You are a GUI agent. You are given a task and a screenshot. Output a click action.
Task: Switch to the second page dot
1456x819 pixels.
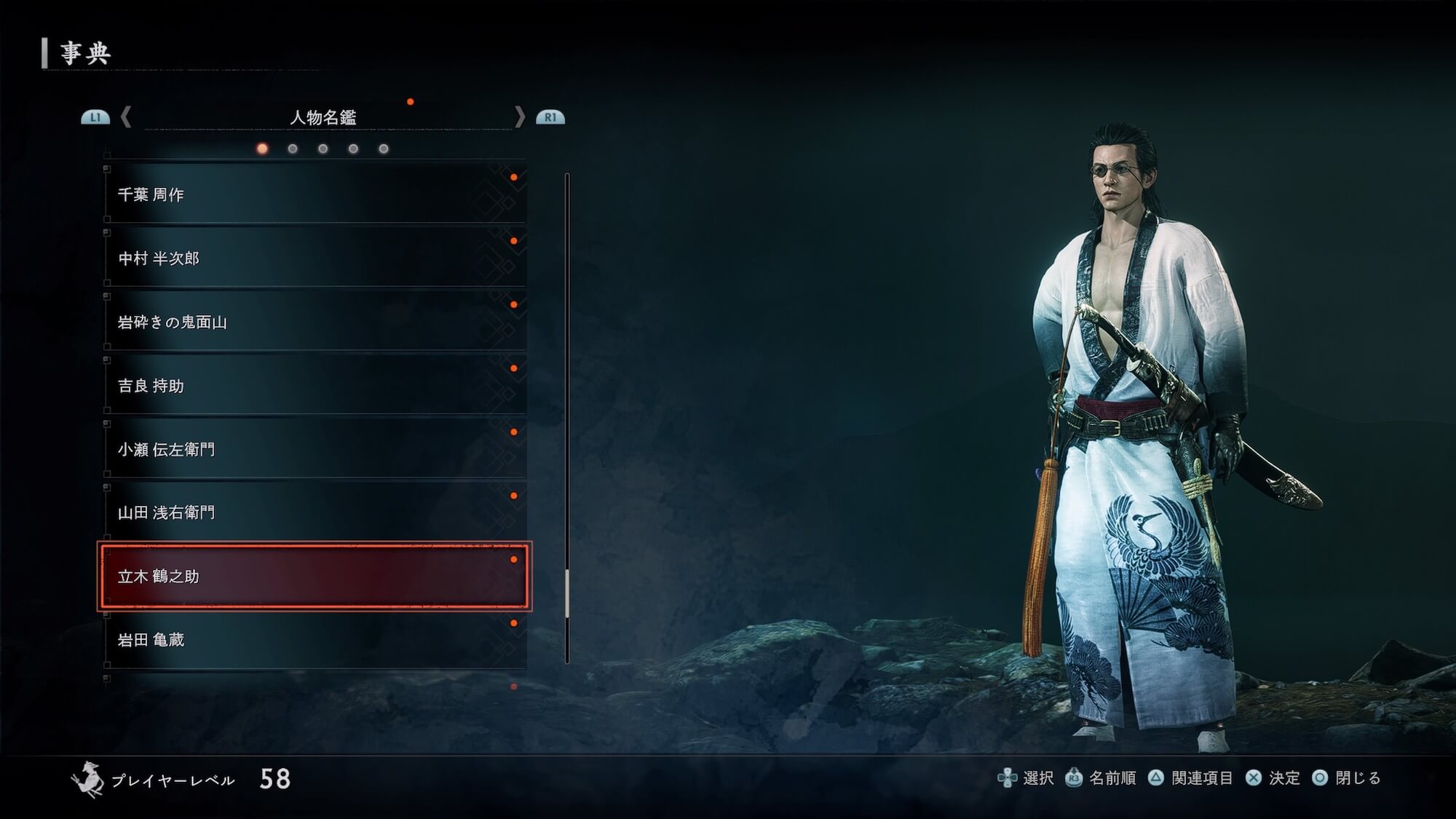click(293, 149)
